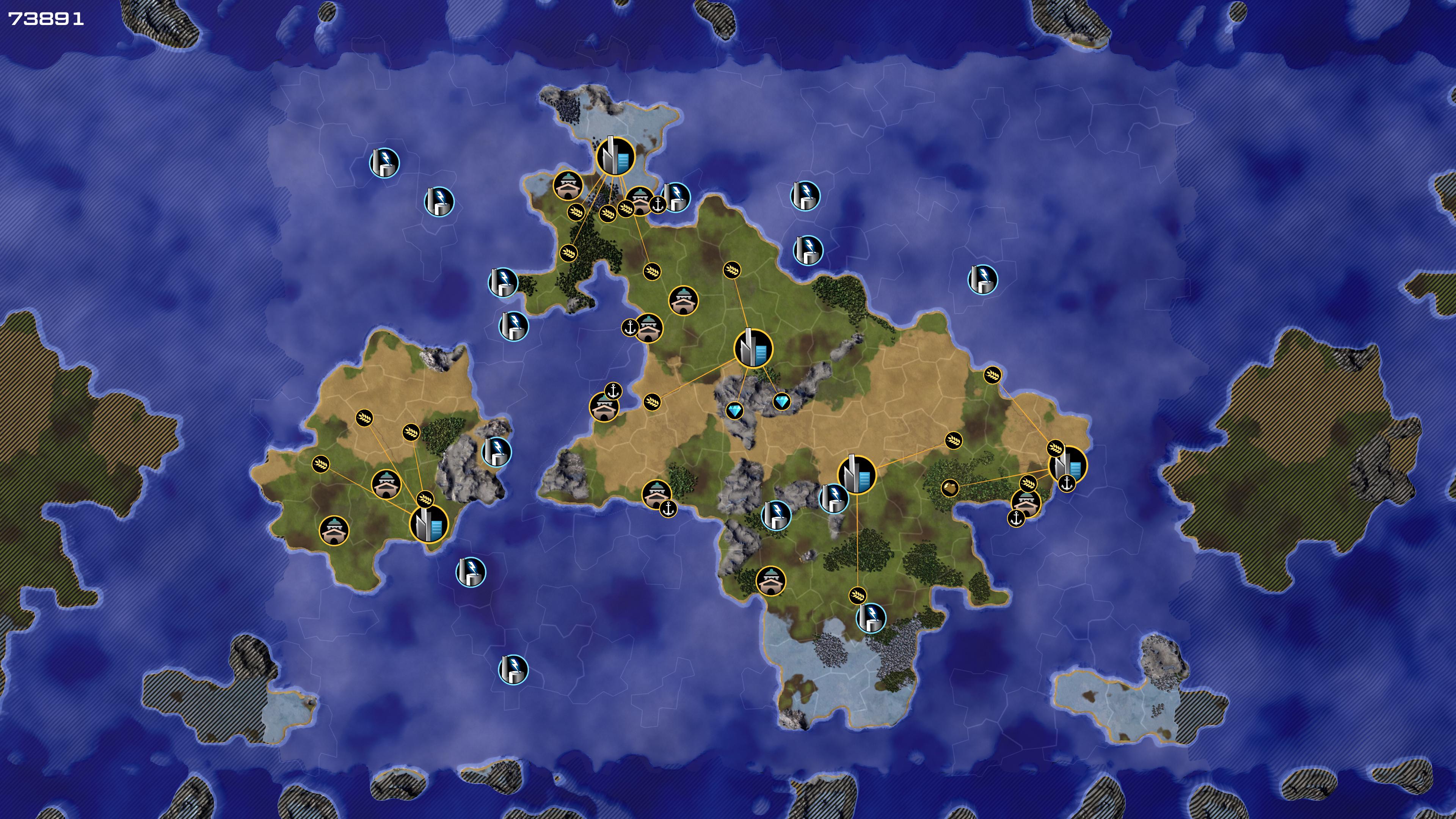Select the anchor icon overlapping the eastern coastal city
Viewport: 1456px width, 819px height.
pos(1067,483)
